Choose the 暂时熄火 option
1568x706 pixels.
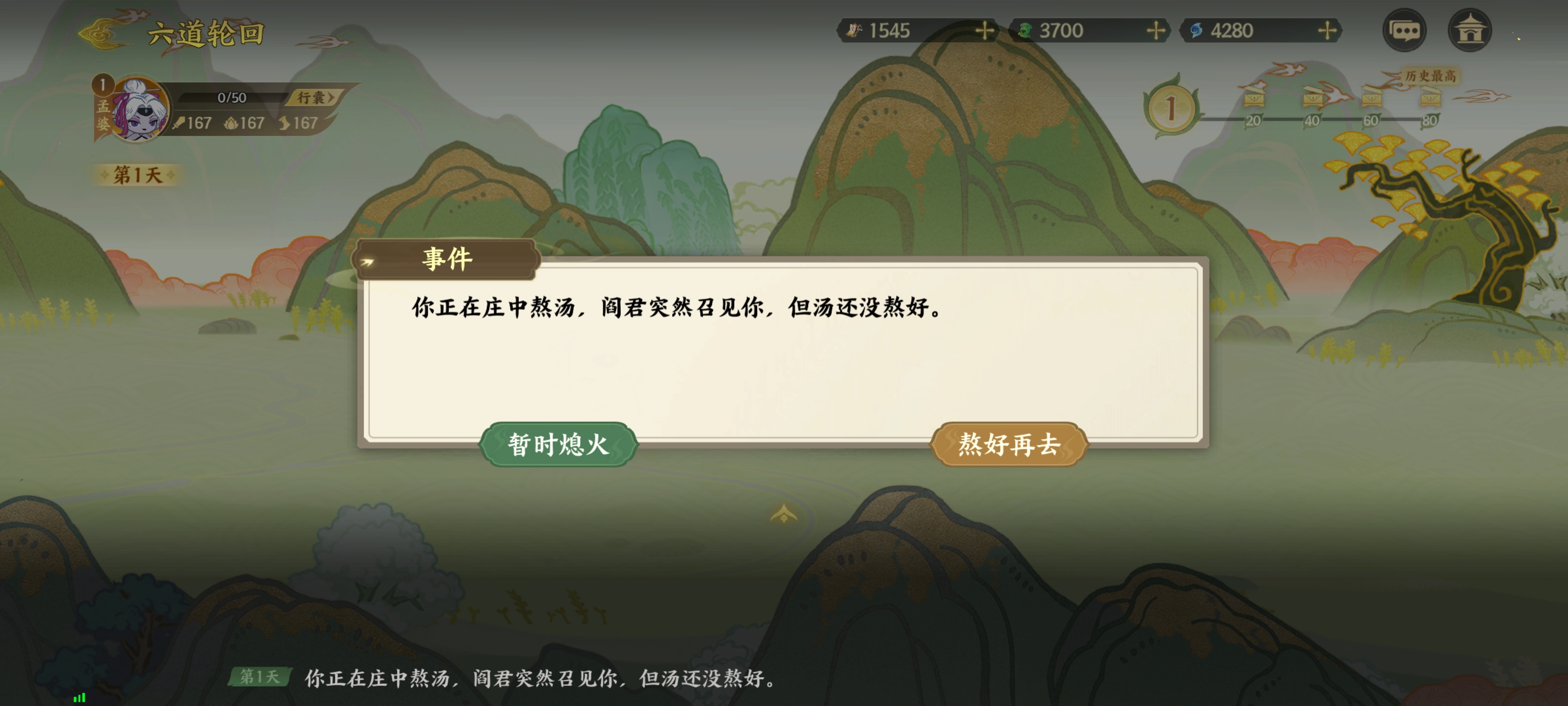pos(558,444)
